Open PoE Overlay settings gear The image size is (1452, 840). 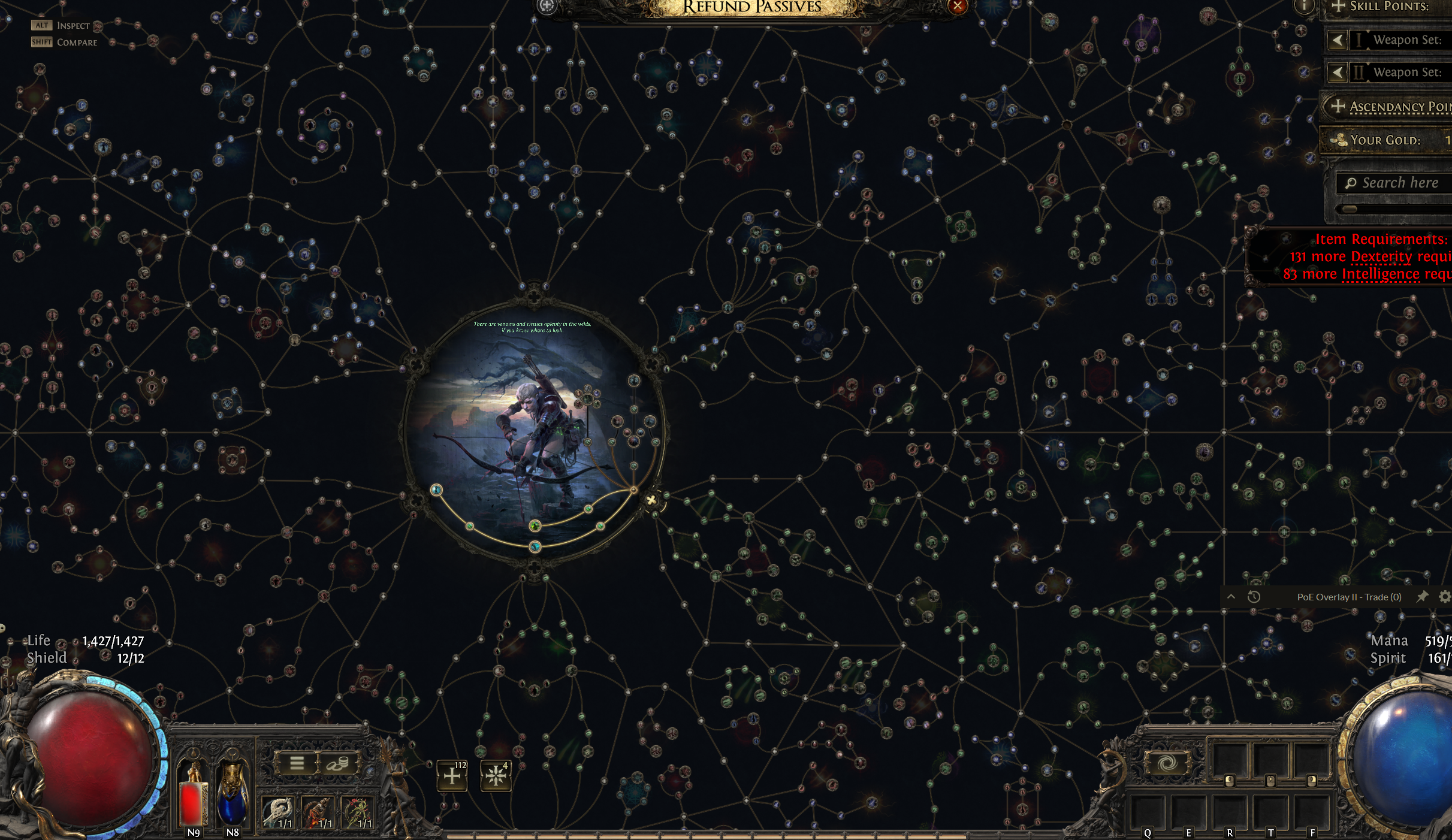pyautogui.click(x=1444, y=597)
